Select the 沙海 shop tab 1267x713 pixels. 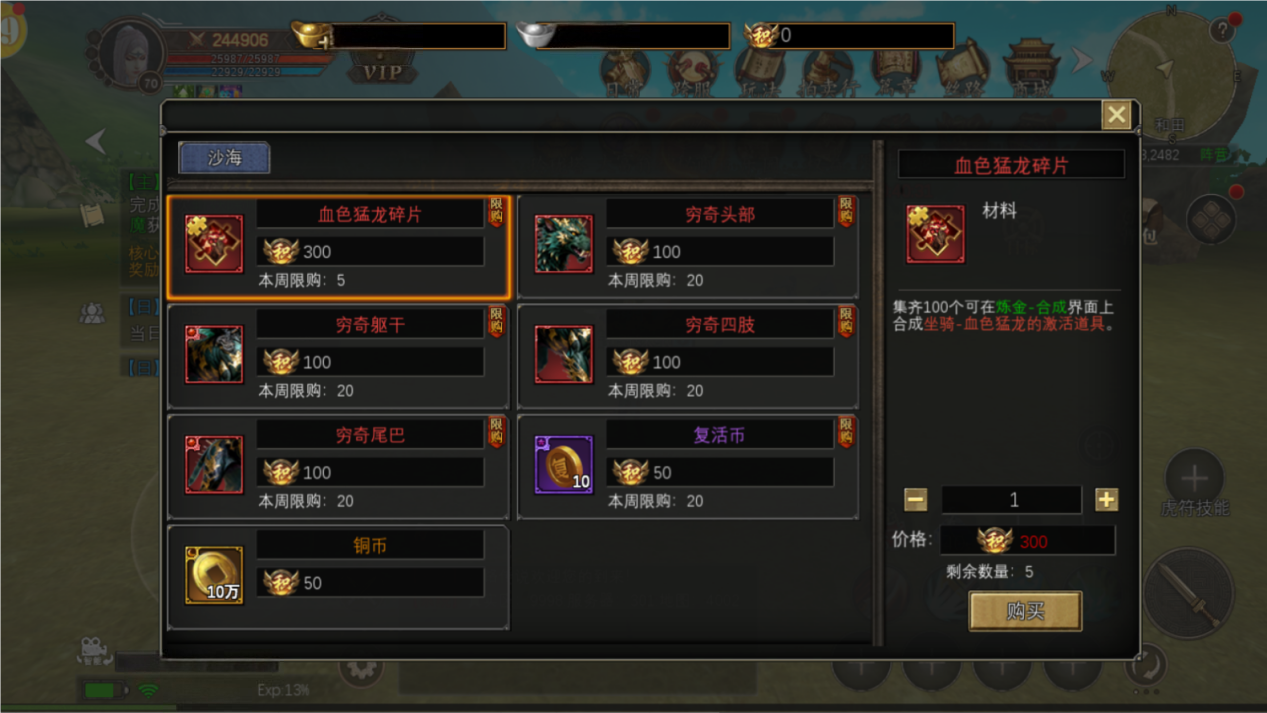[x=224, y=158]
